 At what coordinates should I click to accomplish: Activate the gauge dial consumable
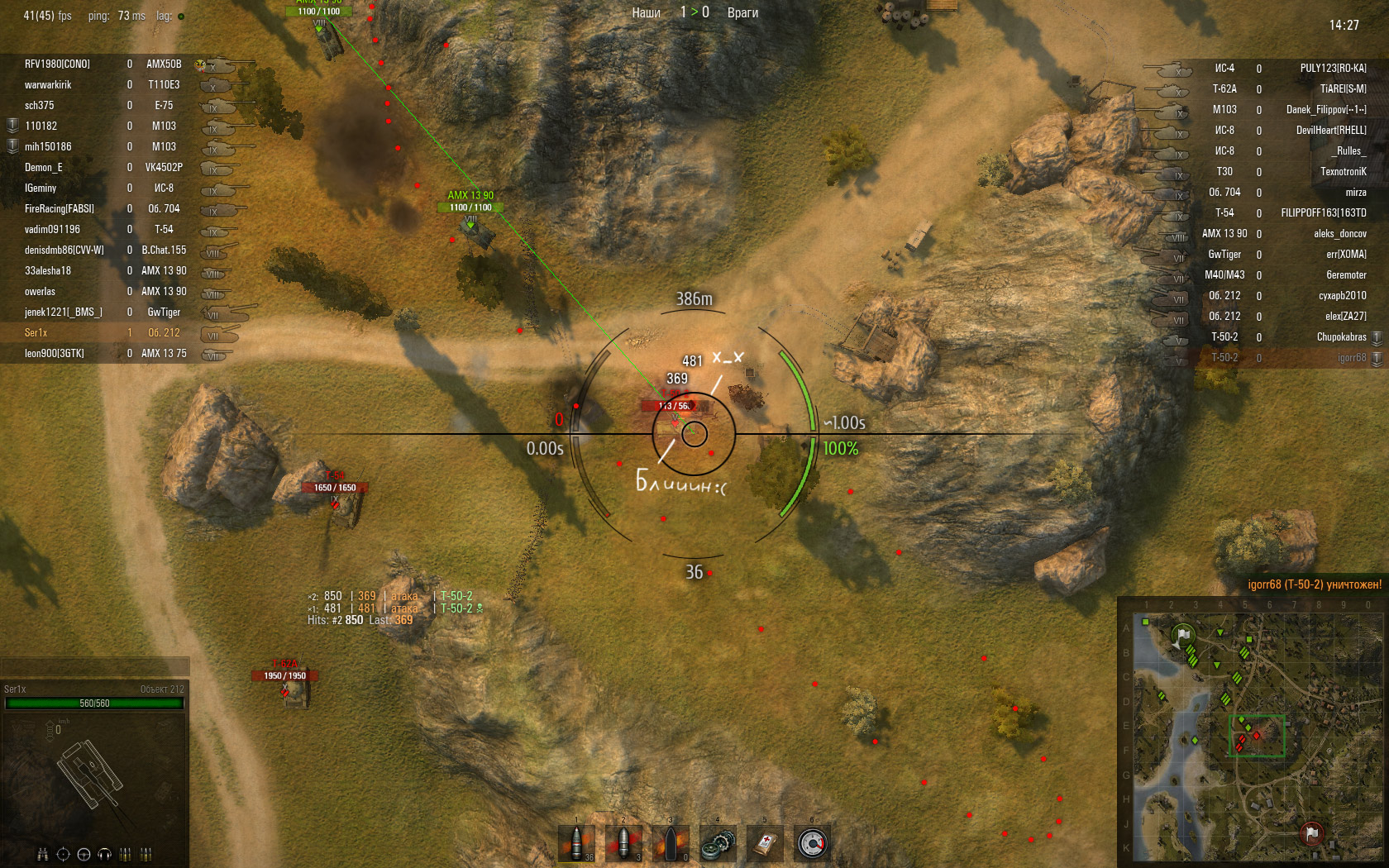[x=812, y=843]
